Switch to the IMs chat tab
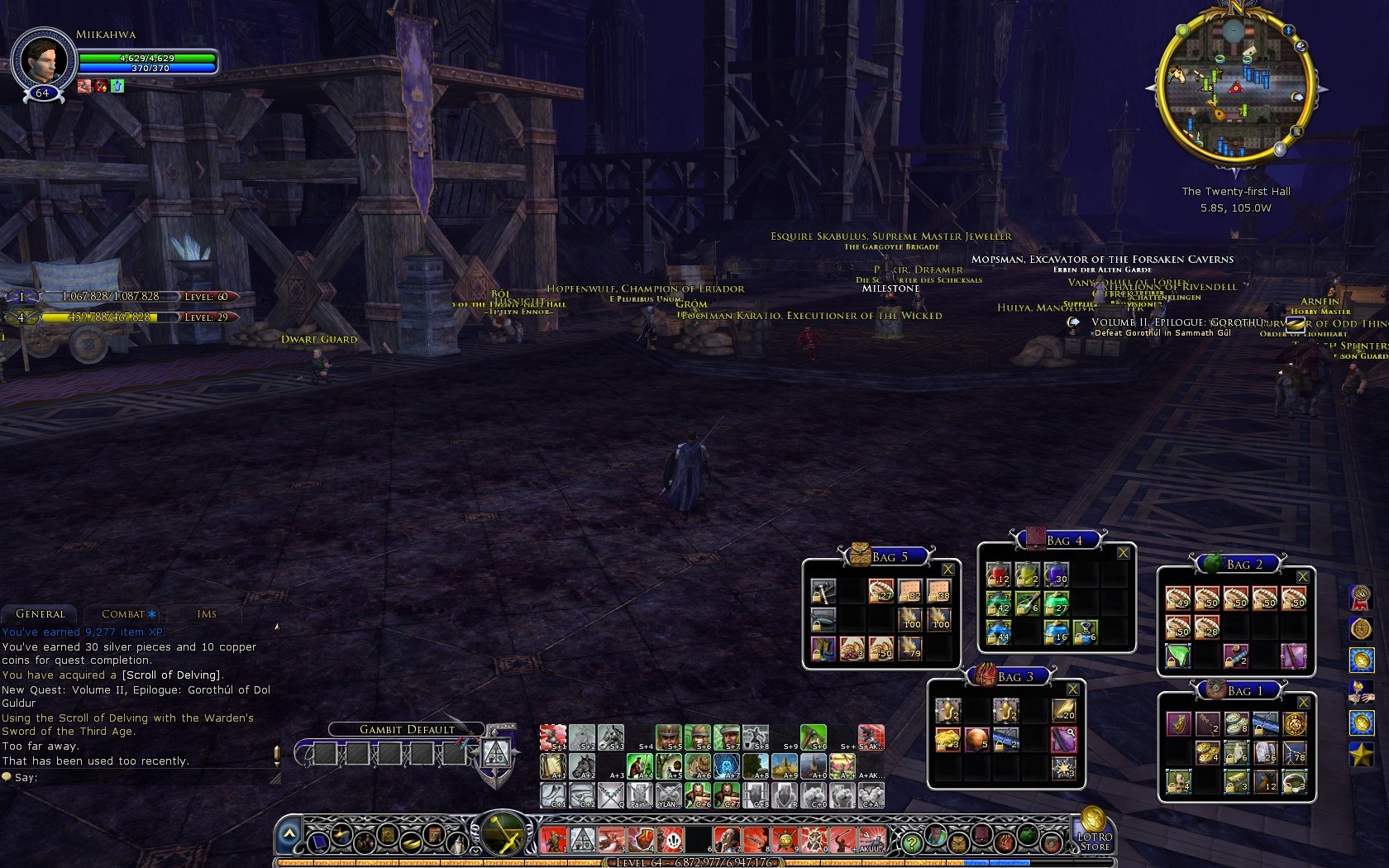 [x=207, y=614]
